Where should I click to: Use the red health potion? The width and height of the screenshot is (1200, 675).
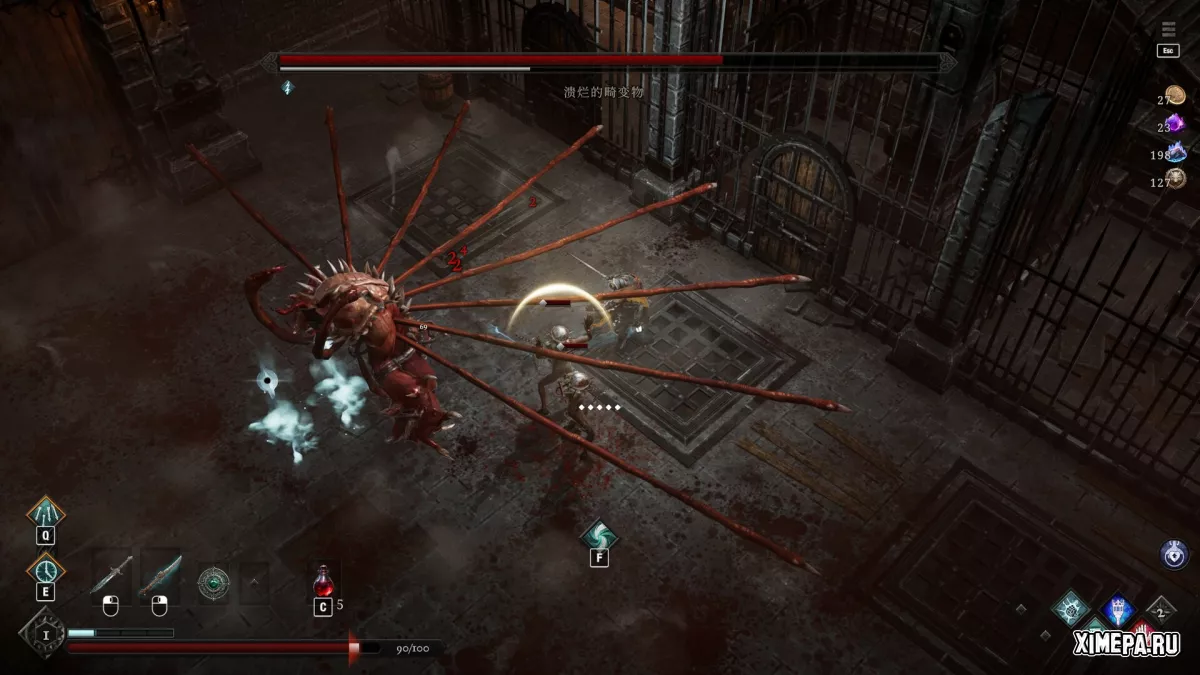click(323, 581)
